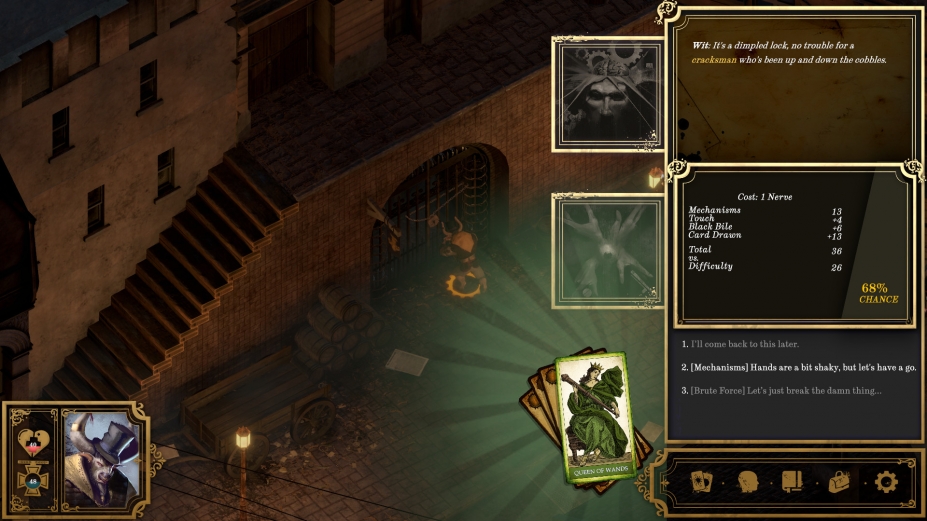The height and width of the screenshot is (521, 927).
Task: Open the gear settings menu
Action: [x=886, y=482]
